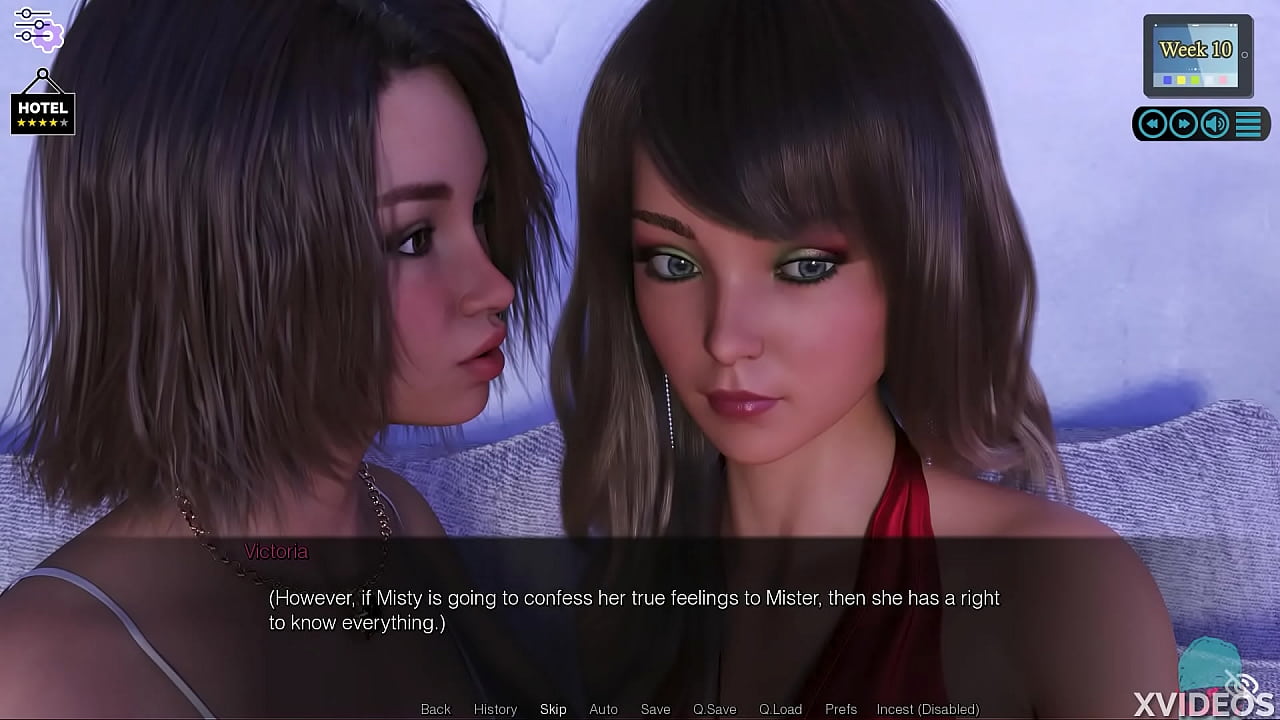
Task: Toggle Skip mode
Action: (x=553, y=709)
